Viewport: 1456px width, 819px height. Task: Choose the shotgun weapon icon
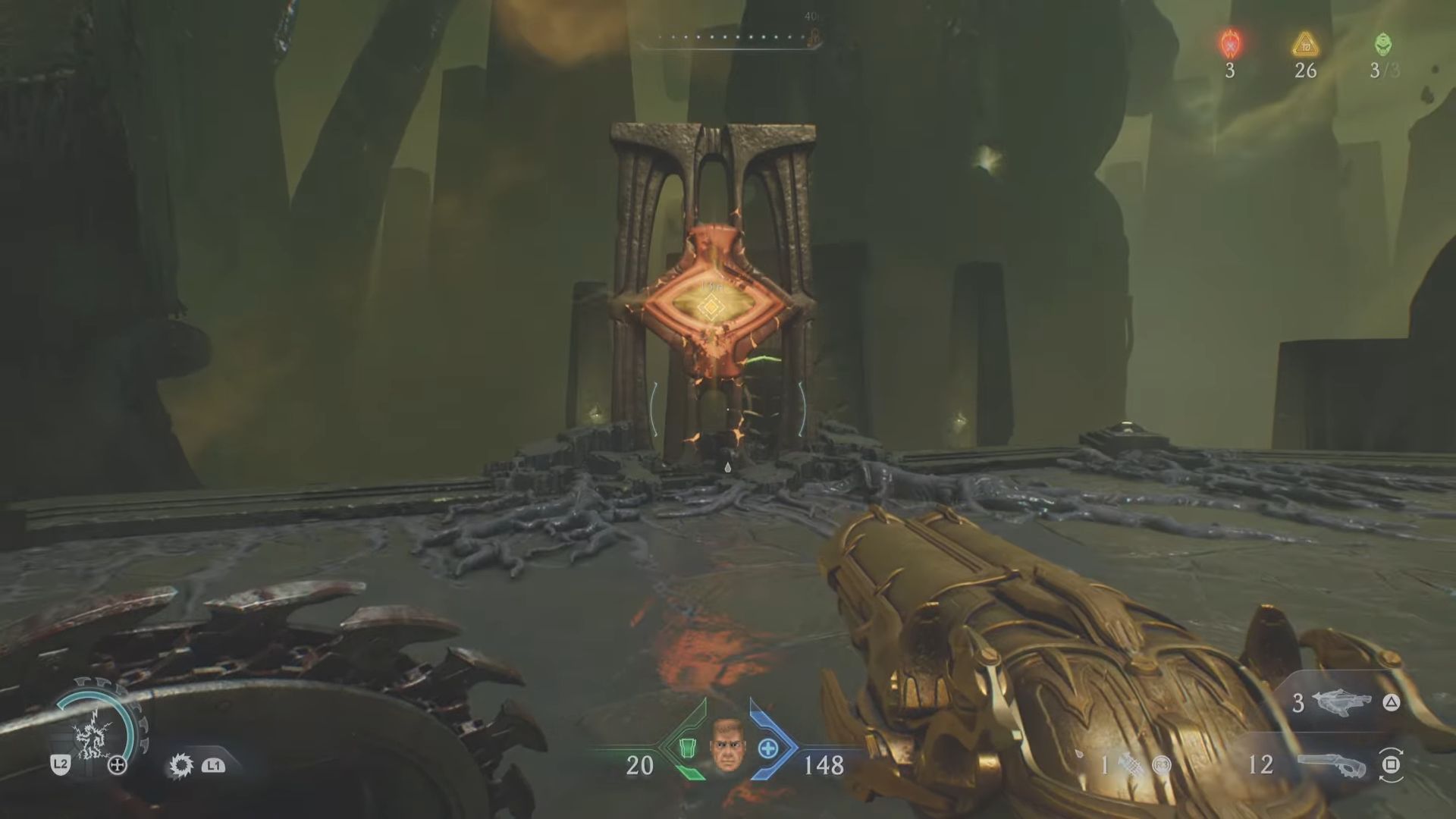click(x=1334, y=764)
